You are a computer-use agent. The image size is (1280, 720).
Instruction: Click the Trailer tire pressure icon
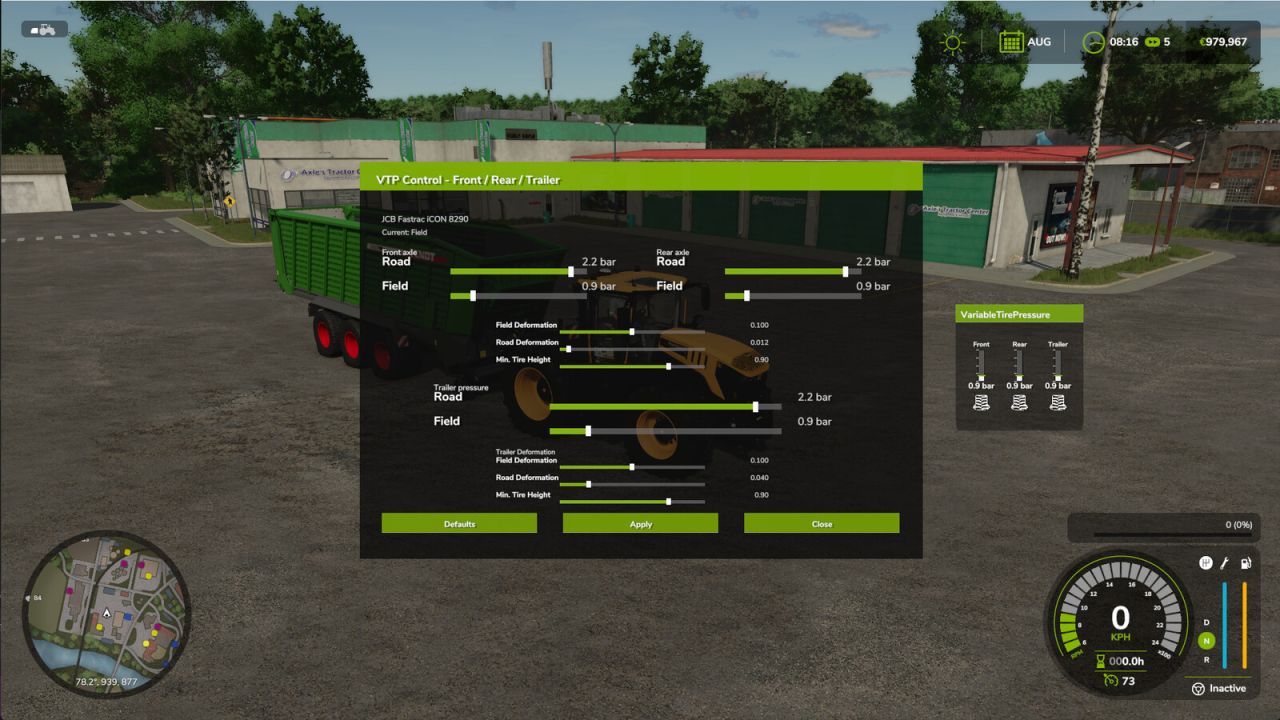pos(1057,400)
